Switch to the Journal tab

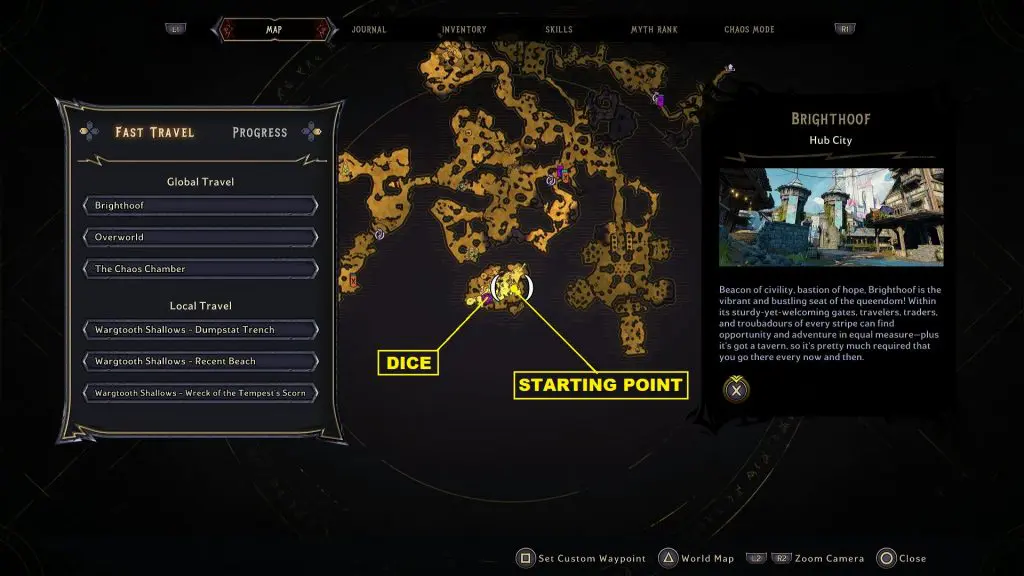(369, 30)
